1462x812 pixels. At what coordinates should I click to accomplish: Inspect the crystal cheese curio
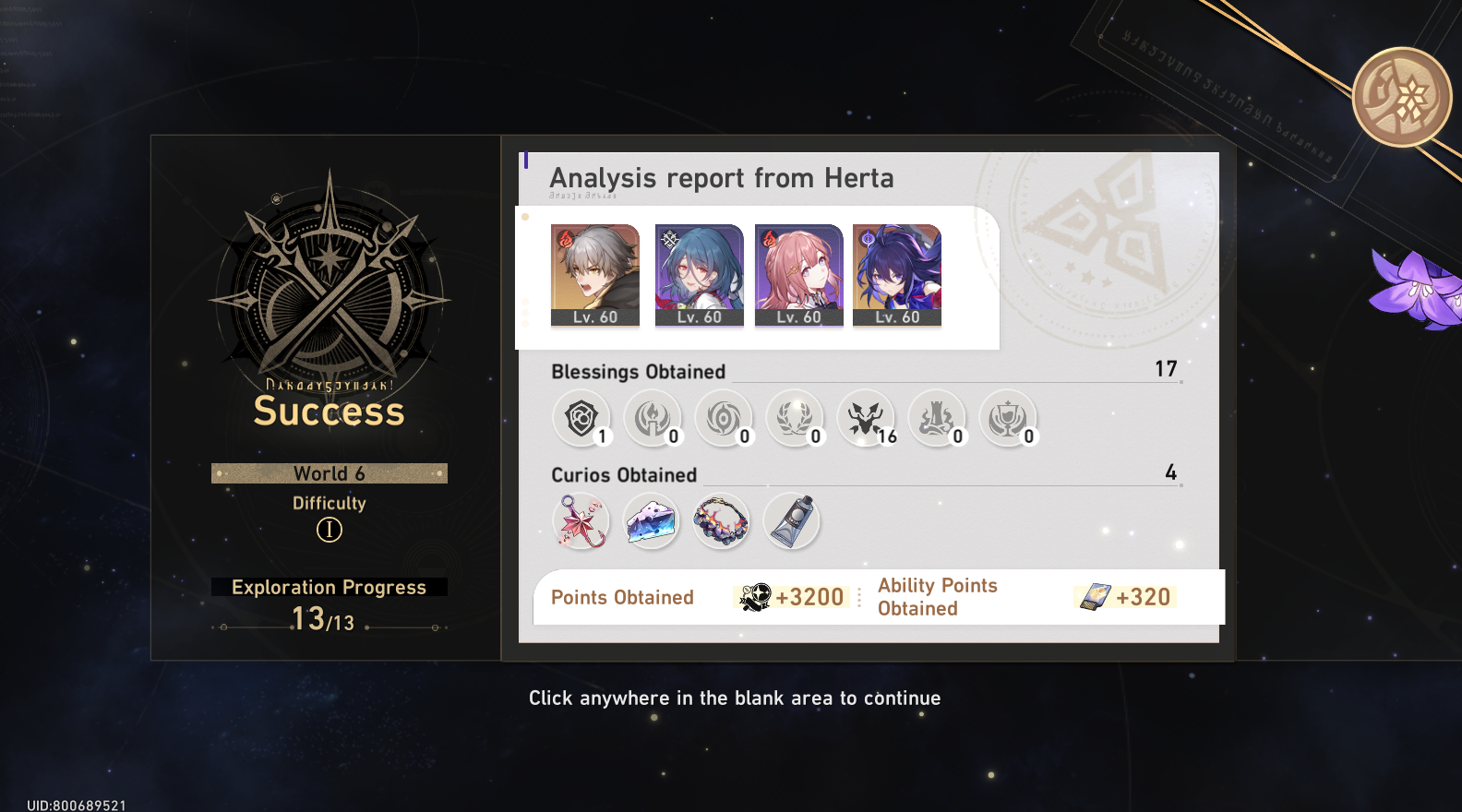point(652,521)
